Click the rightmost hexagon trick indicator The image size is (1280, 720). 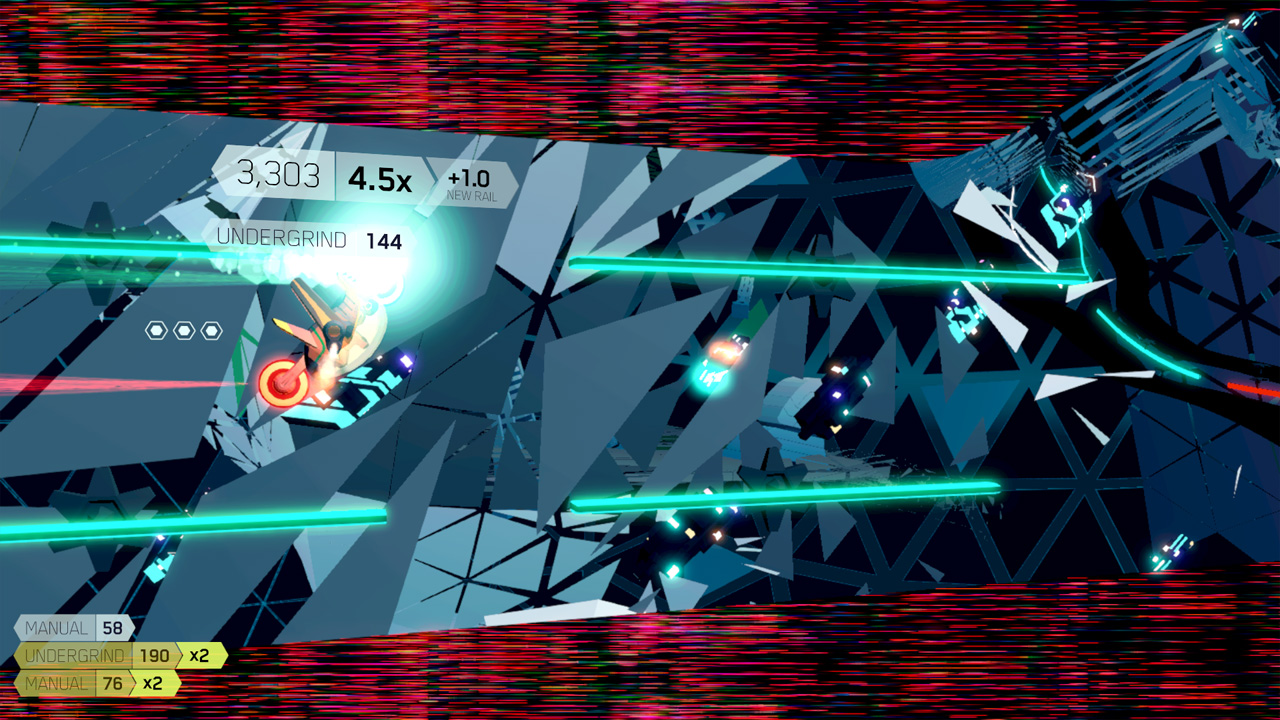pos(212,328)
